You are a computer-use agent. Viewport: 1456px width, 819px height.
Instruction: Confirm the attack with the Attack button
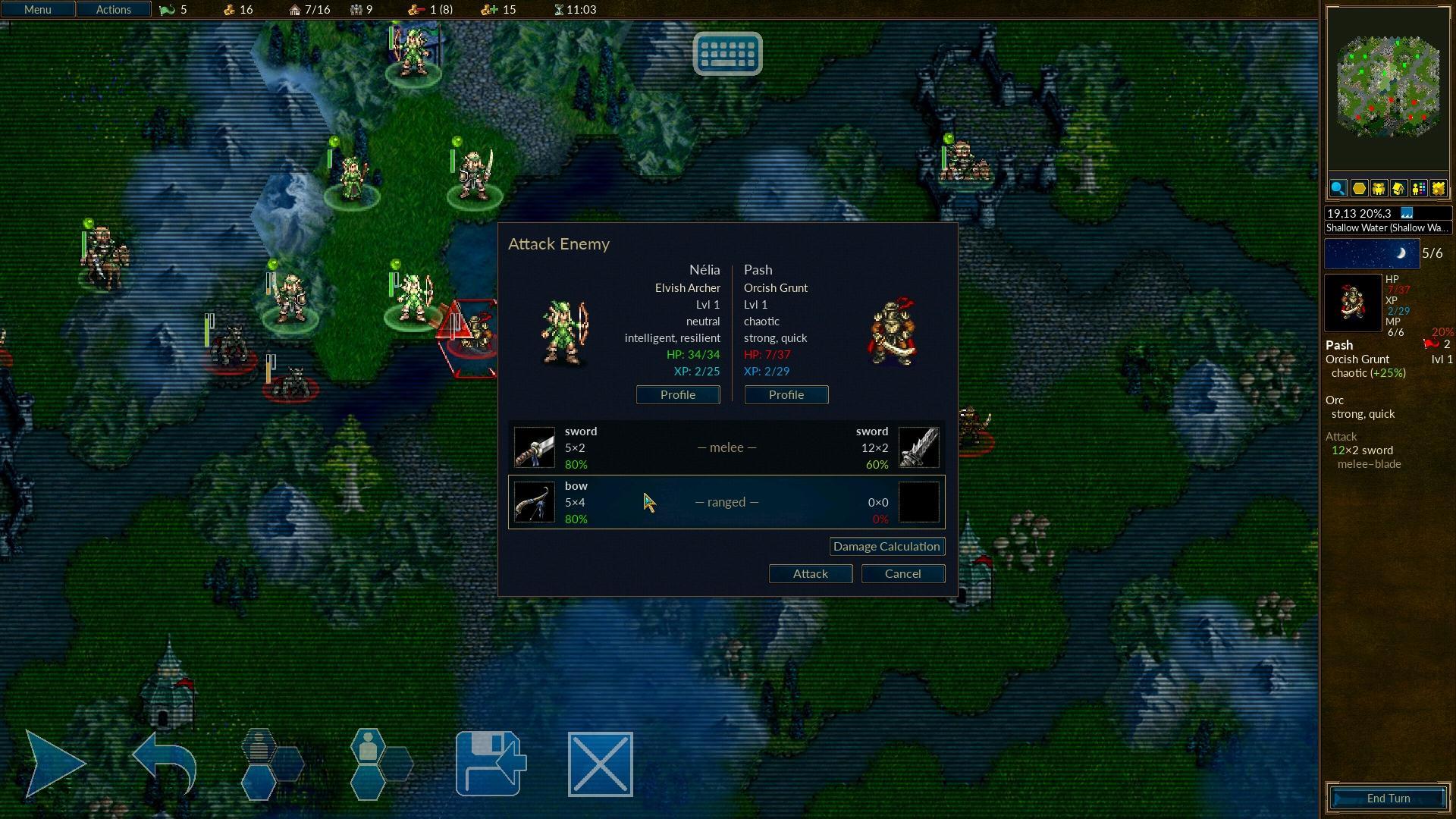tap(810, 574)
